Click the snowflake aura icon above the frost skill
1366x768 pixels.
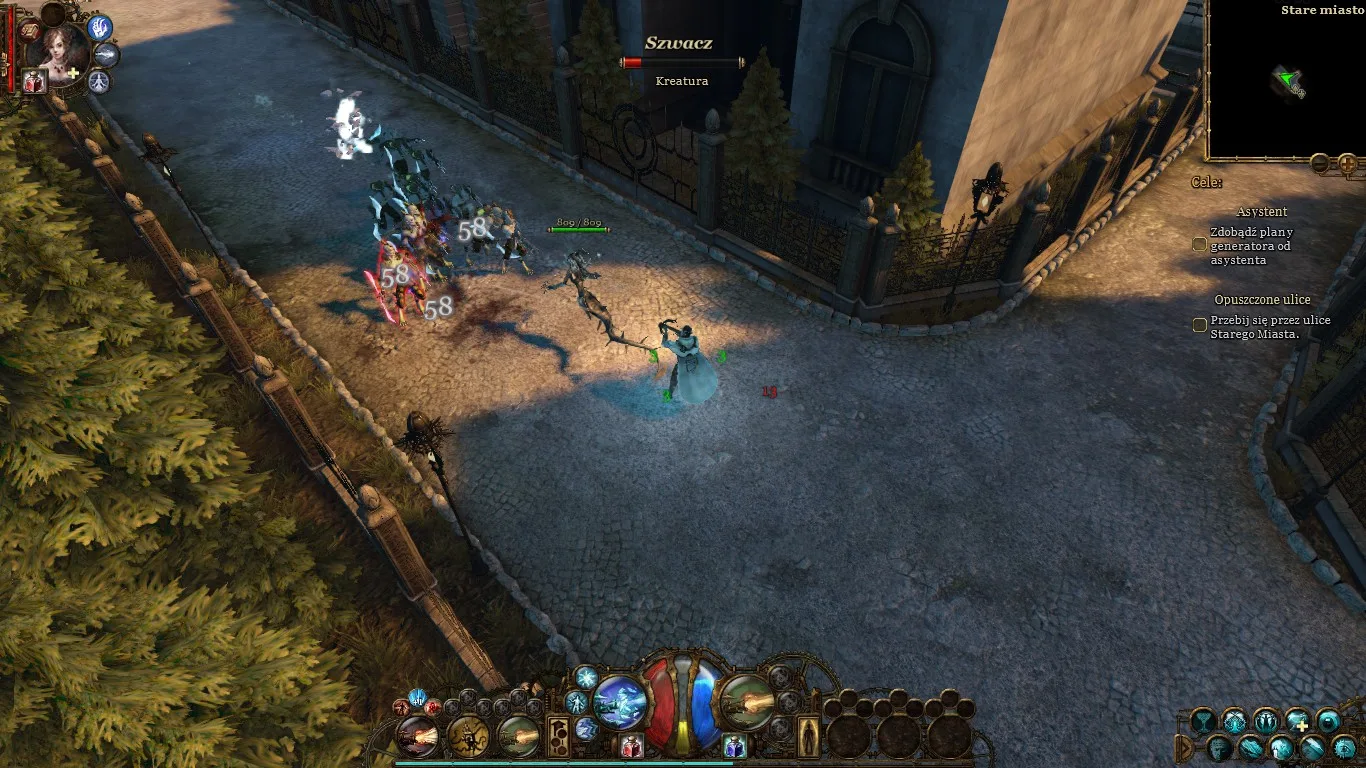(x=585, y=677)
